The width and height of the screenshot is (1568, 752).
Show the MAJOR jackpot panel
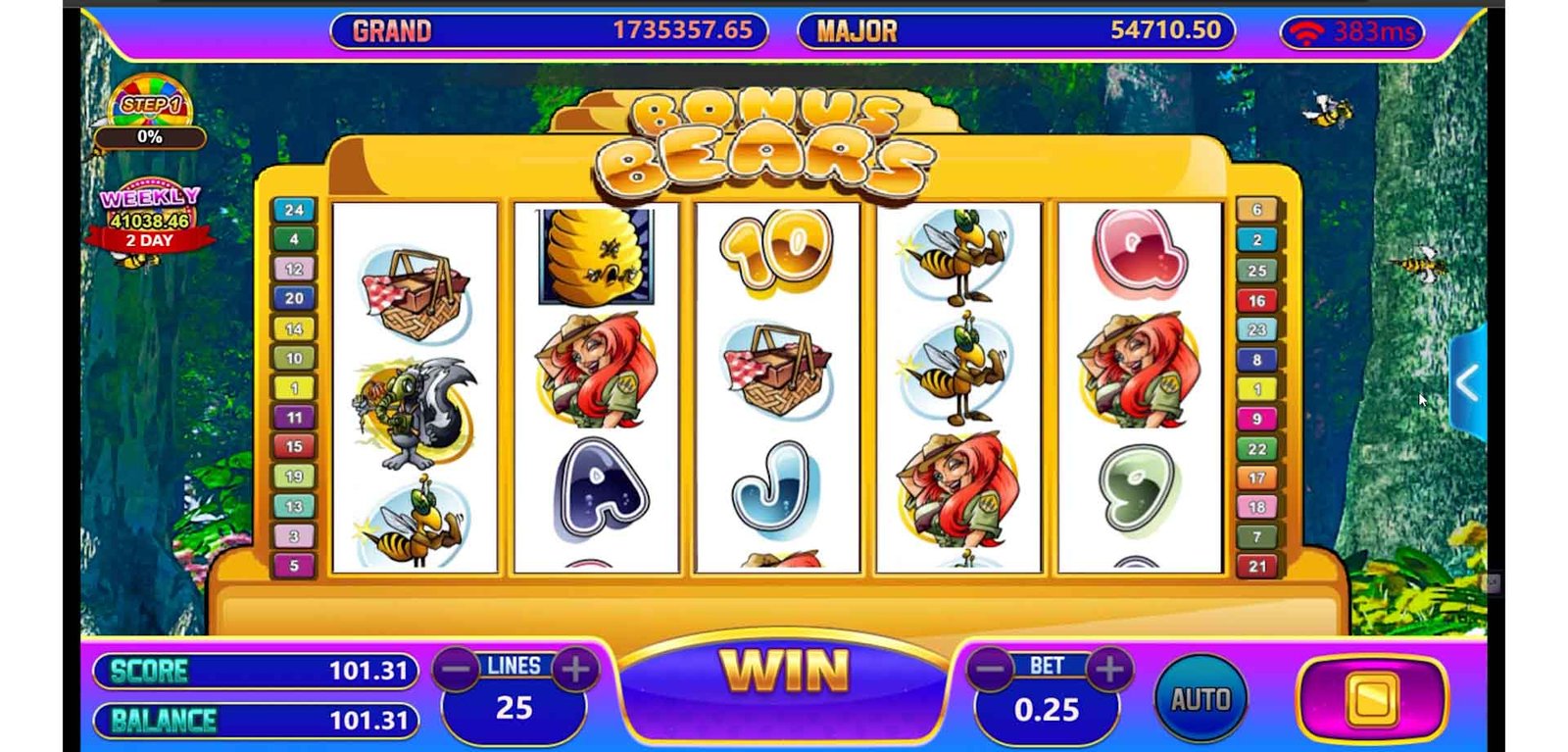pyautogui.click(x=1016, y=31)
